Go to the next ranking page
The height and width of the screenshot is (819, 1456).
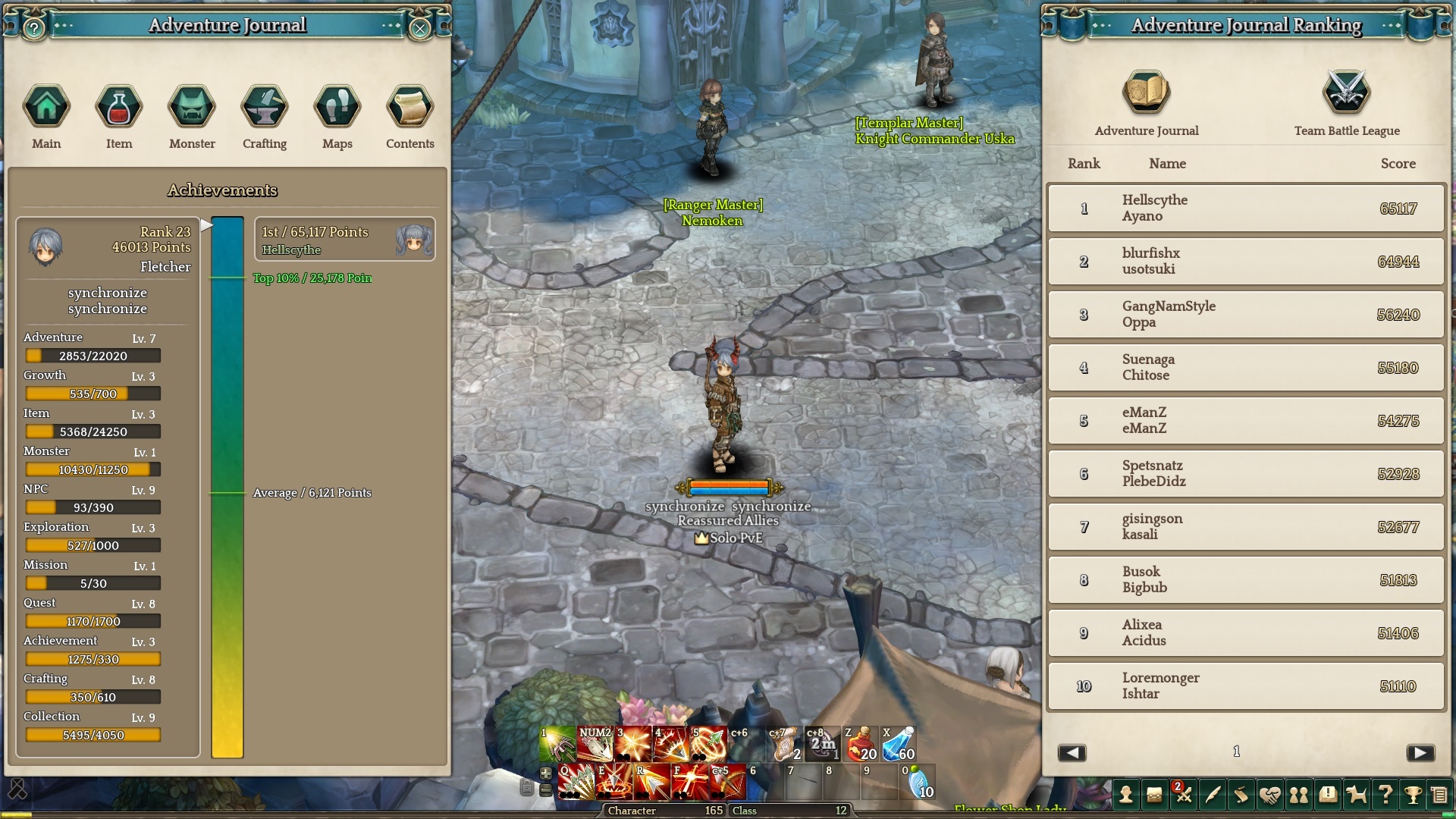click(1420, 752)
